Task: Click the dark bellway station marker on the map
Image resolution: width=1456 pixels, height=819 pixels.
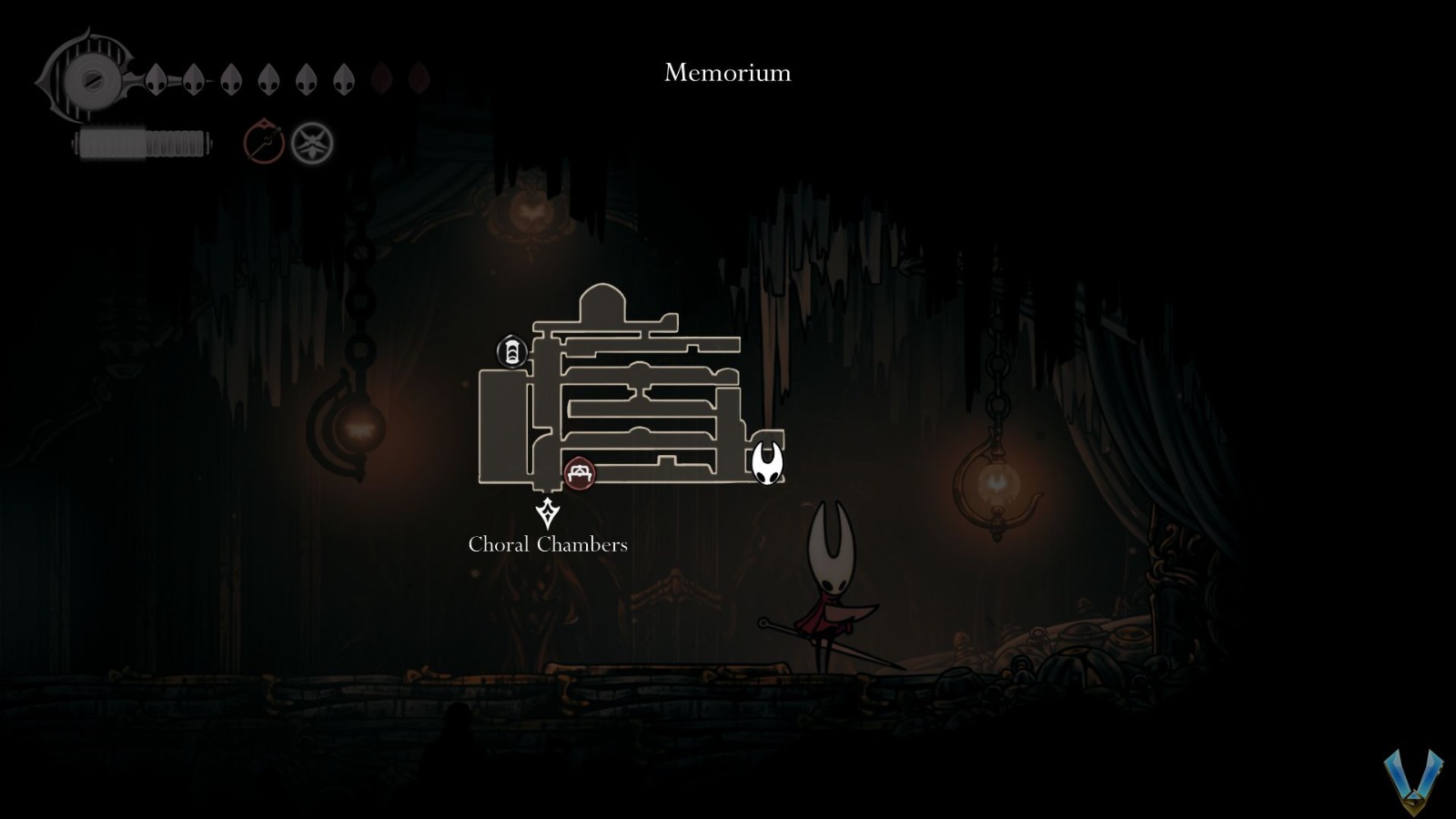Action: (512, 350)
